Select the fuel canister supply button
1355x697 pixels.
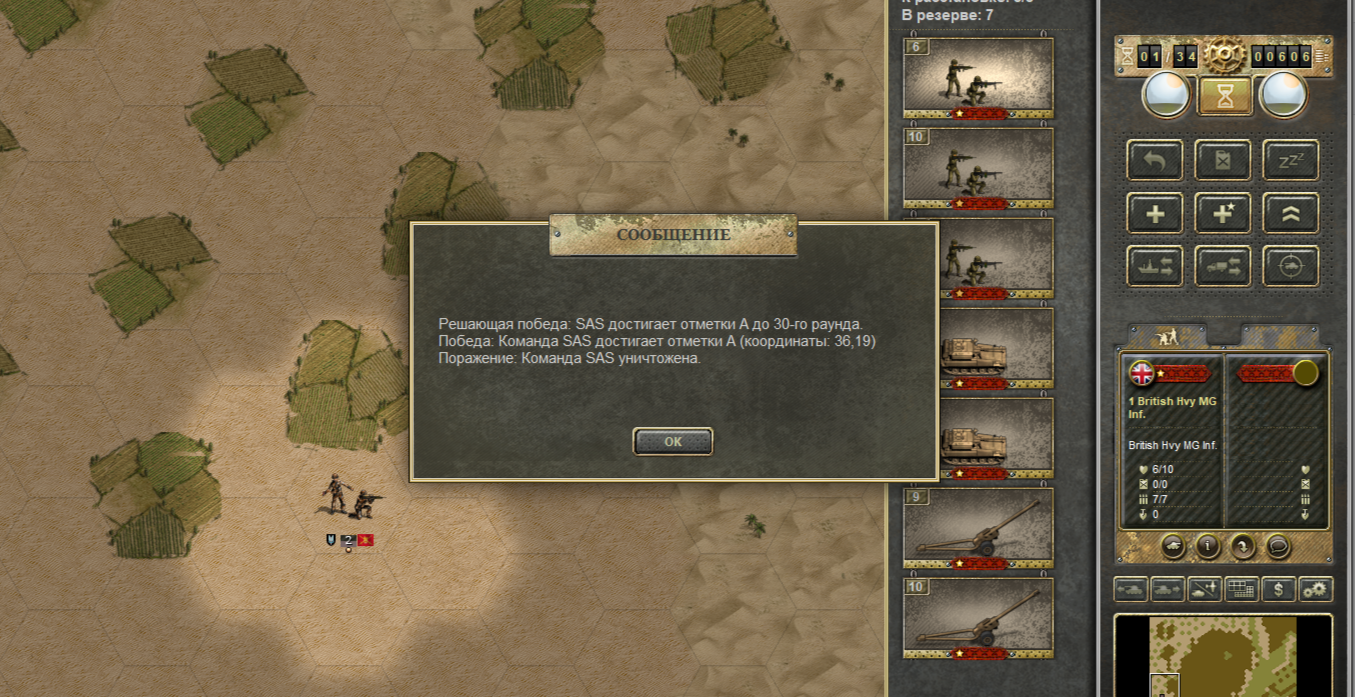[x=1223, y=160]
